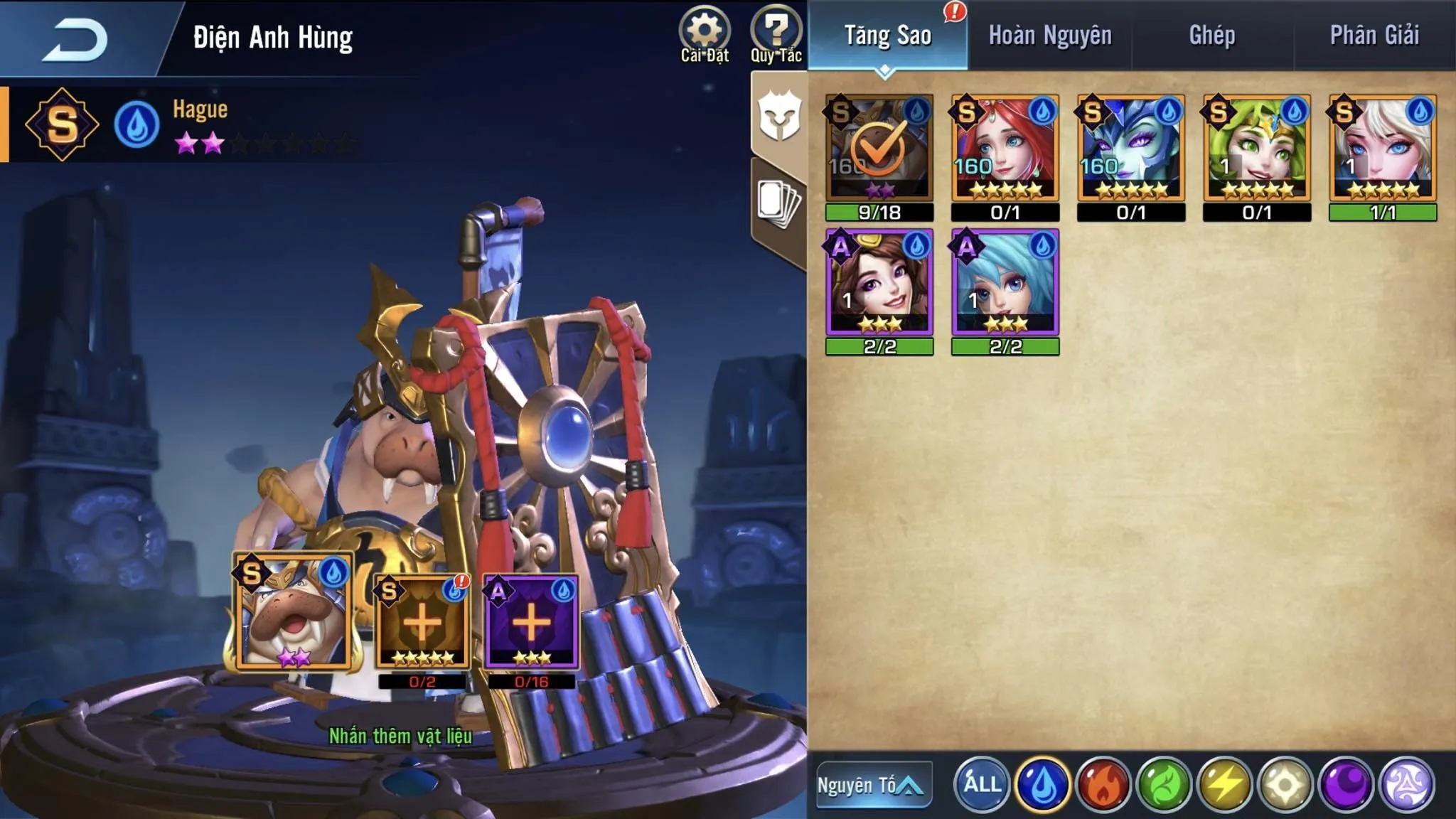The width and height of the screenshot is (1456, 819).
Task: Open the Cài Đặt settings gear
Action: [704, 34]
